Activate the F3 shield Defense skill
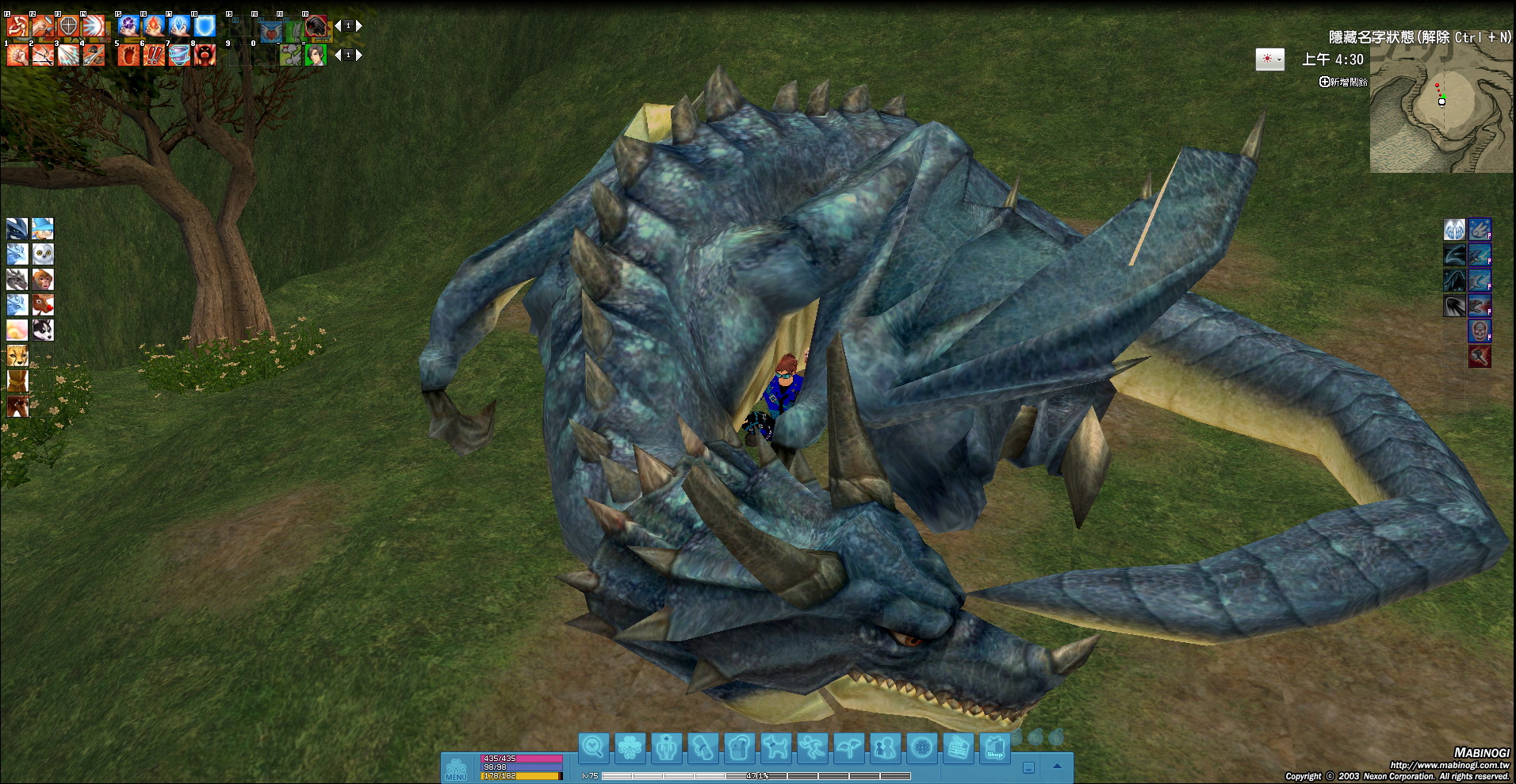 point(68,26)
